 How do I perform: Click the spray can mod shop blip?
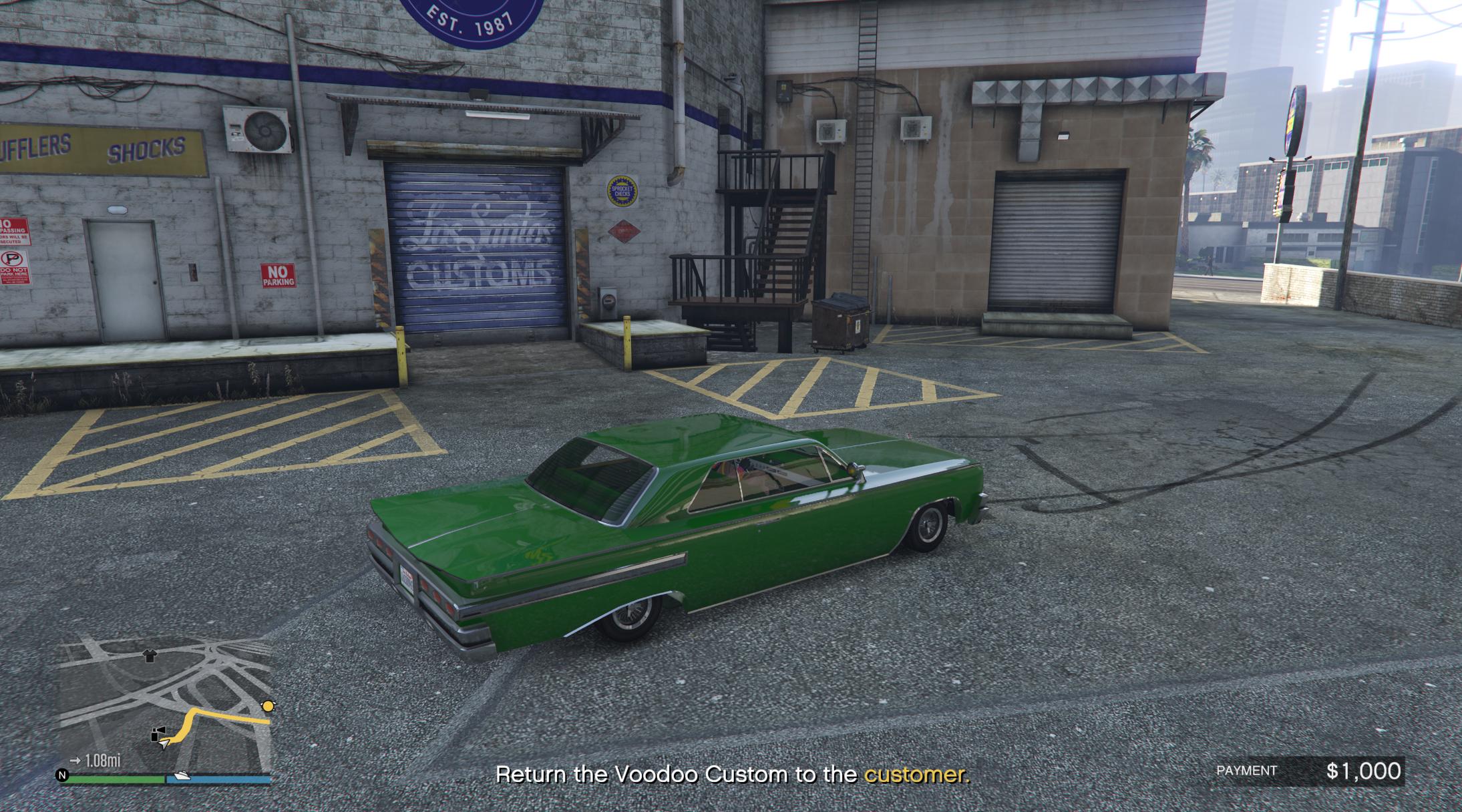pyautogui.click(x=158, y=735)
